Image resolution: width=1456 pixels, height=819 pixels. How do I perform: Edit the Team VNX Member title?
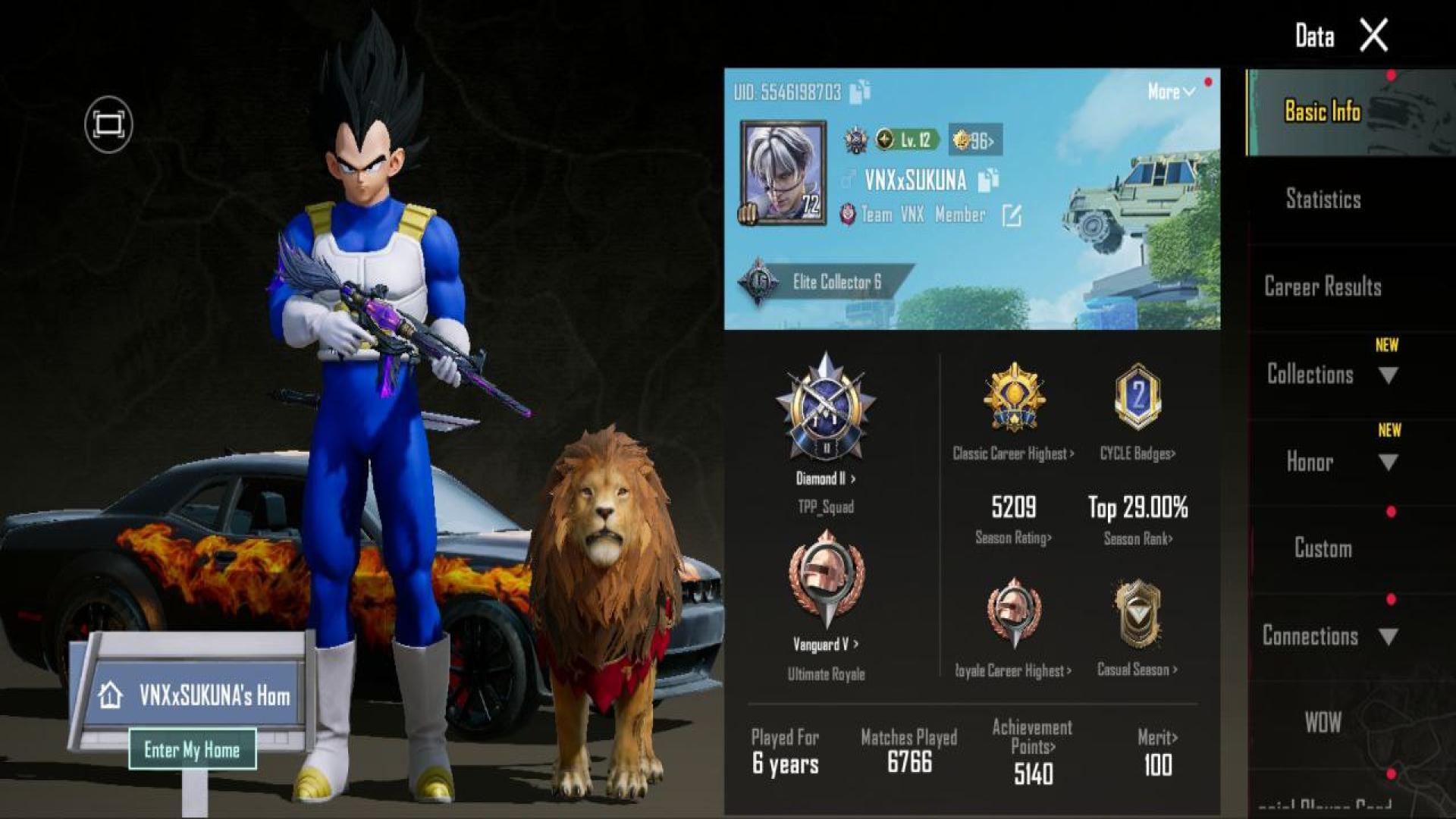click(x=1012, y=216)
